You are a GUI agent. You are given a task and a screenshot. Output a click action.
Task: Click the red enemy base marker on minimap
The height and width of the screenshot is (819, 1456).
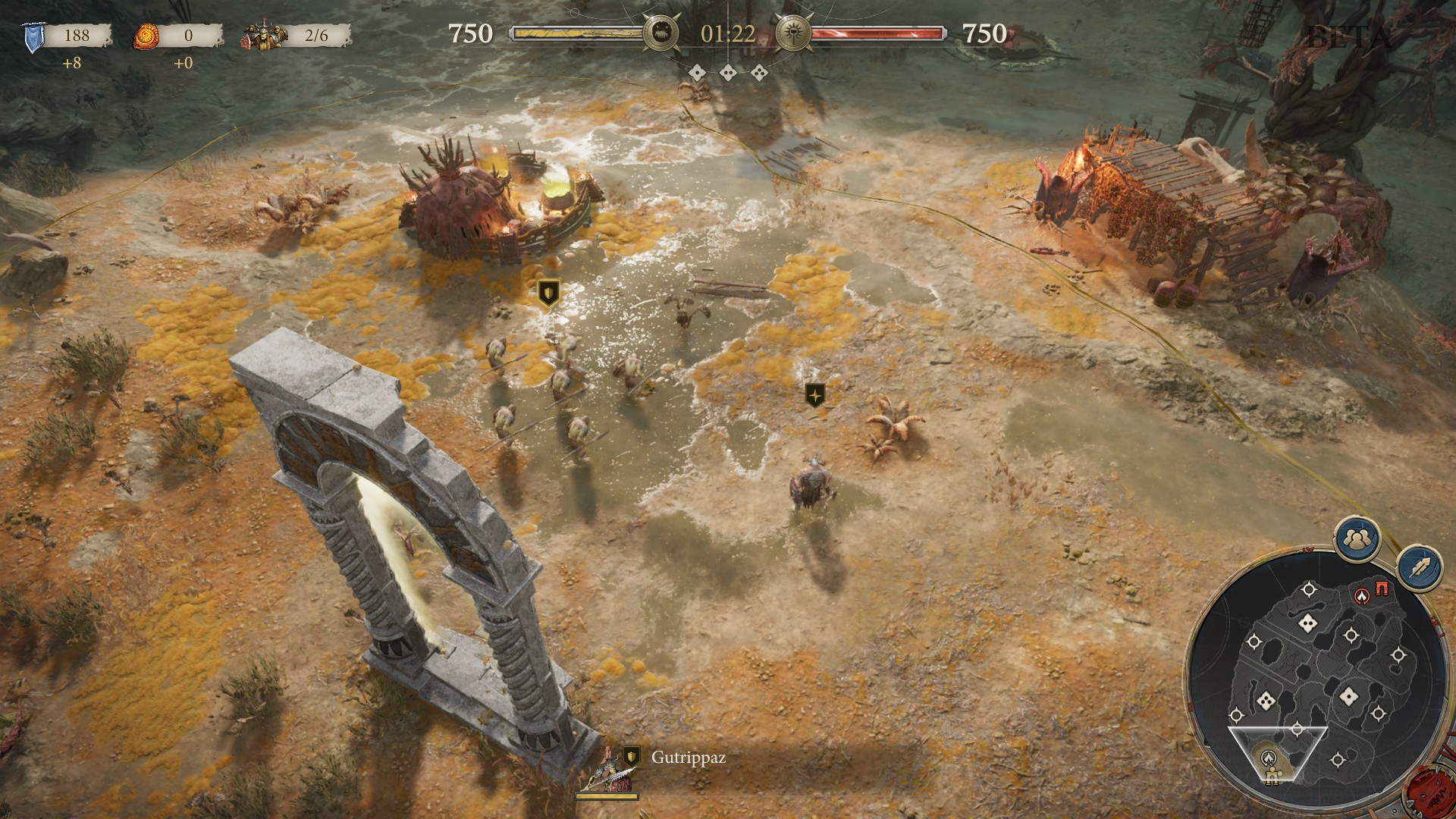pyautogui.click(x=1363, y=596)
